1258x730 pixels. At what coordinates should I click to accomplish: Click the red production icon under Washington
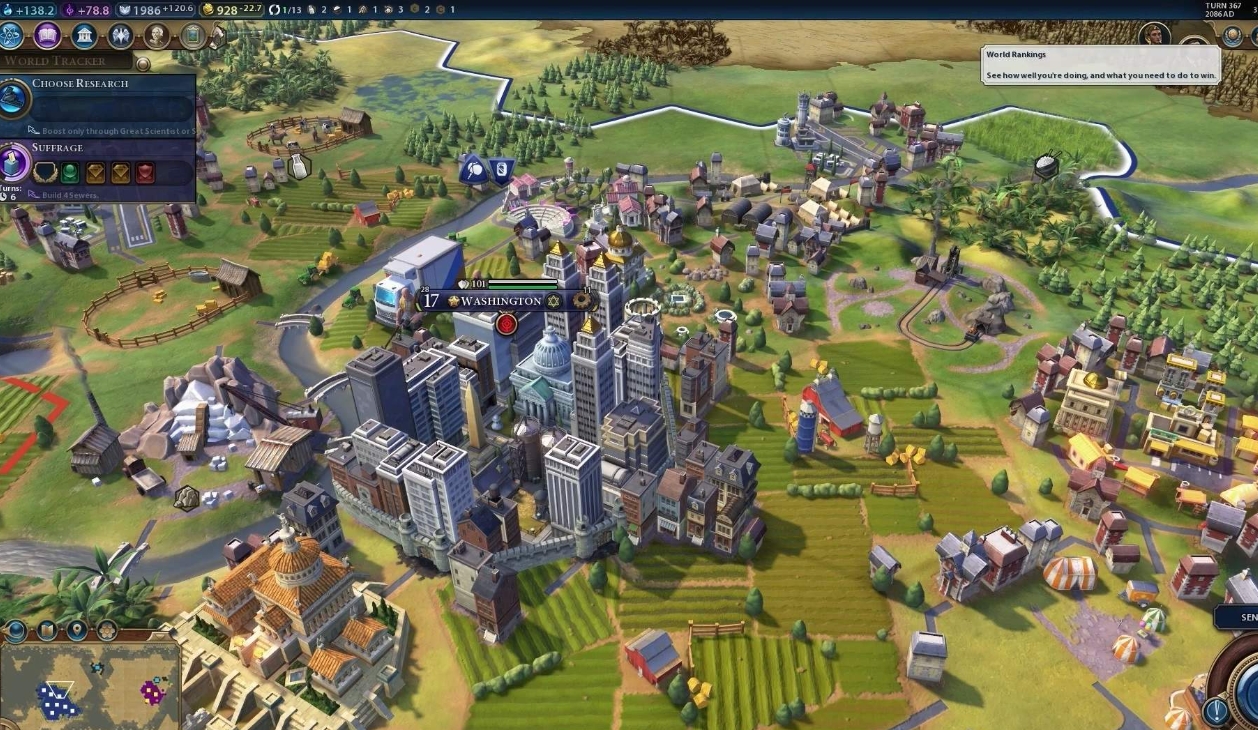[506, 324]
